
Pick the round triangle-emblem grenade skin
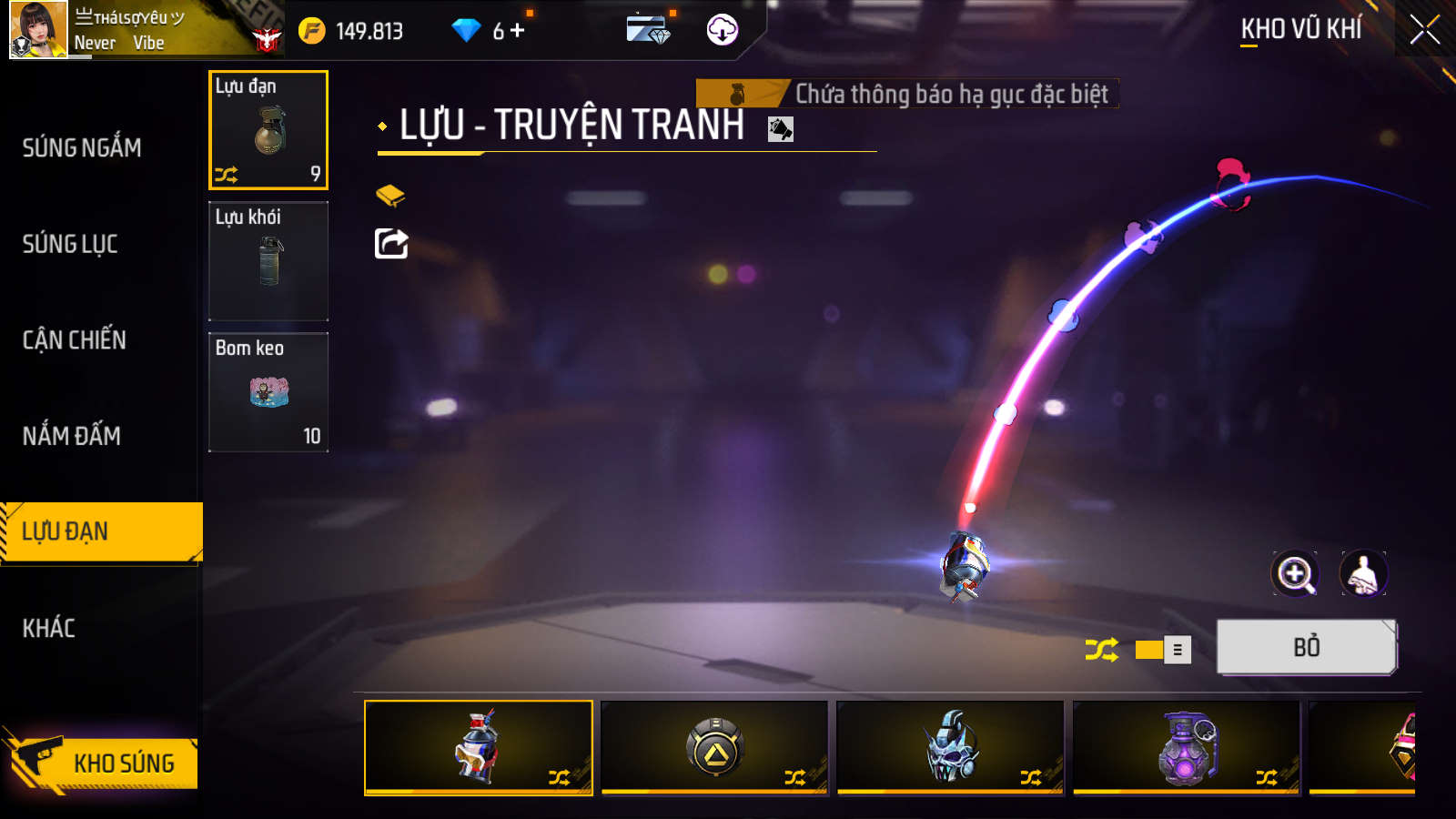tap(715, 747)
